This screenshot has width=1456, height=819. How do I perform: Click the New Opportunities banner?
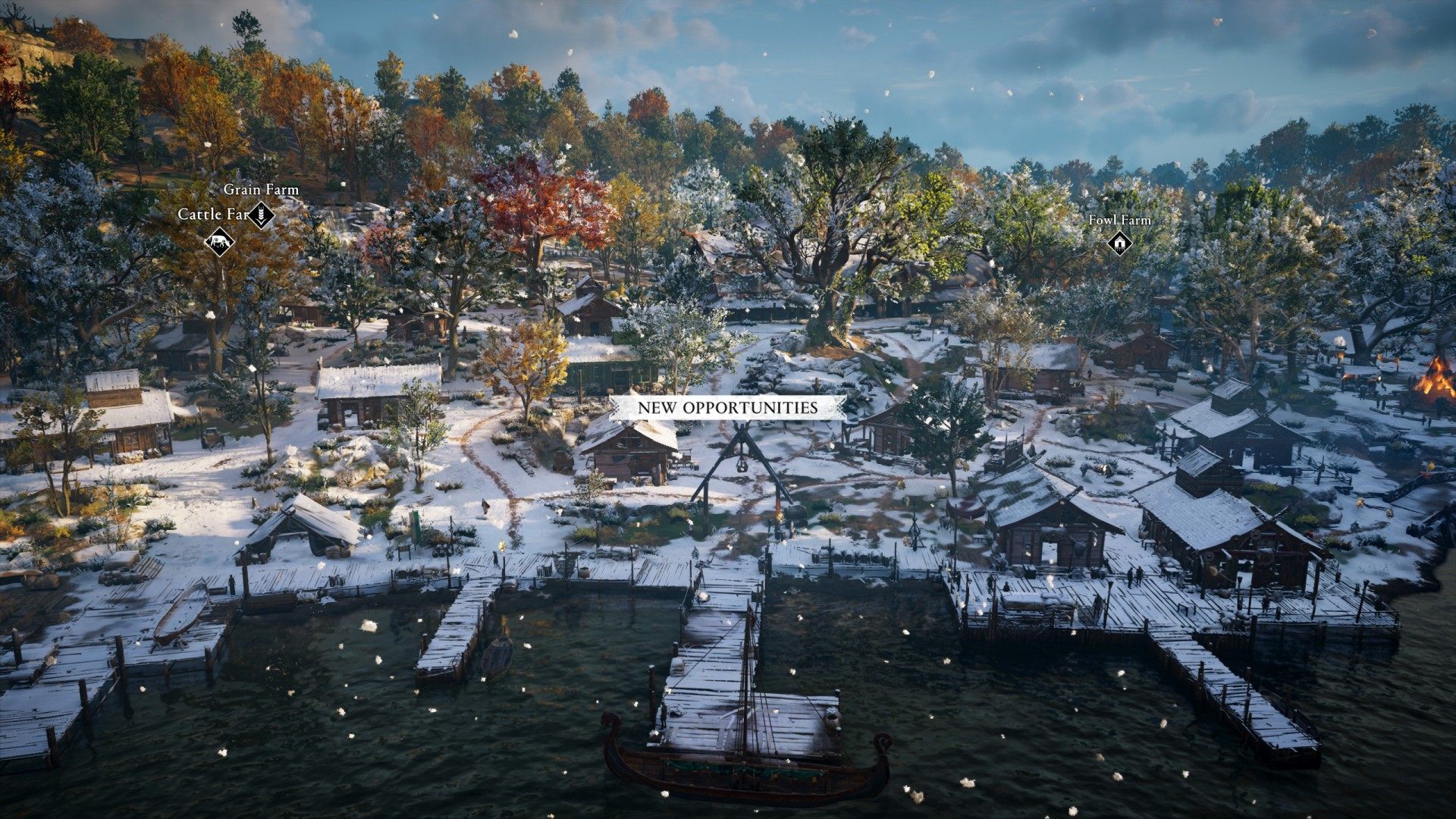coord(727,407)
